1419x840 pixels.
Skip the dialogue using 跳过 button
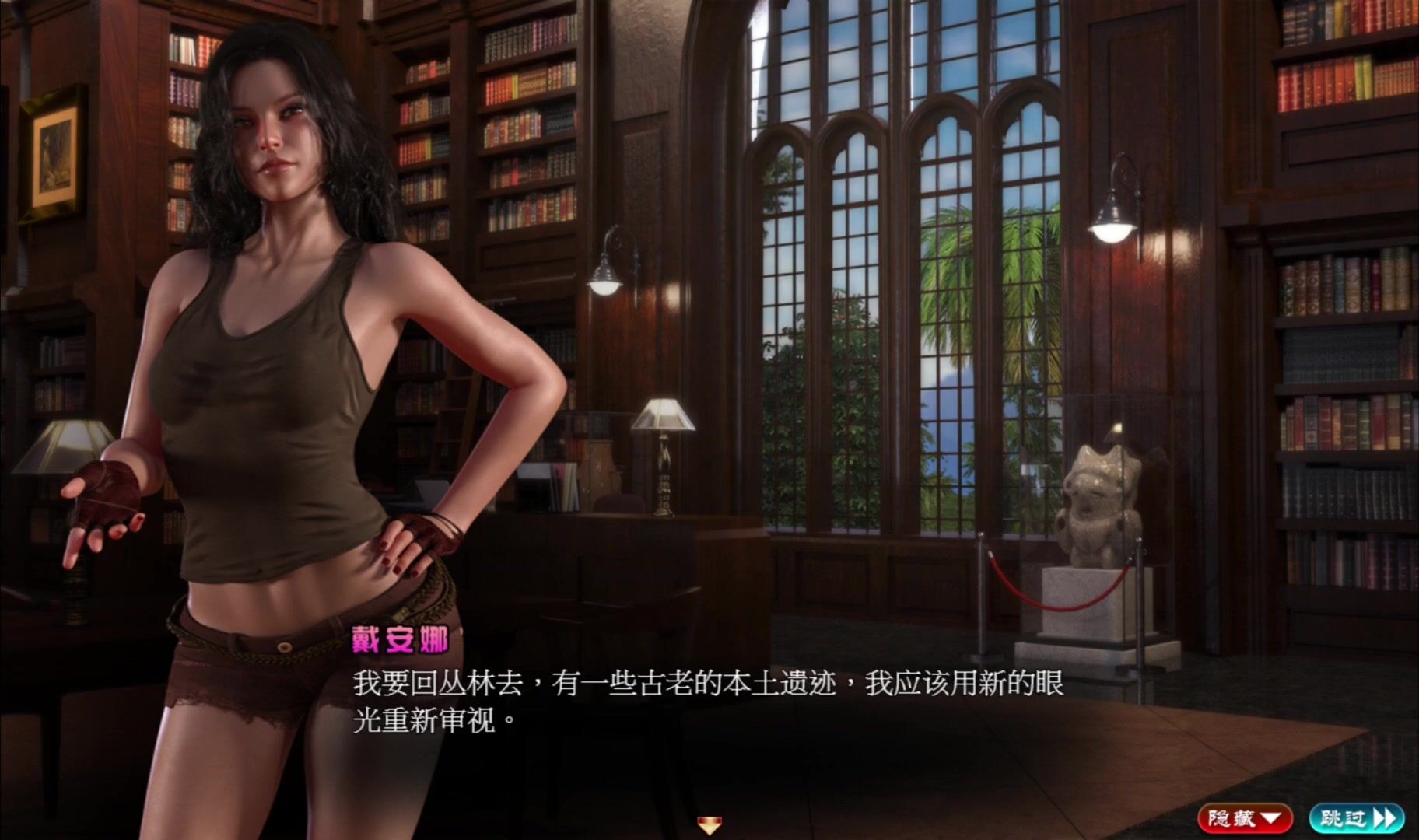[1356, 818]
